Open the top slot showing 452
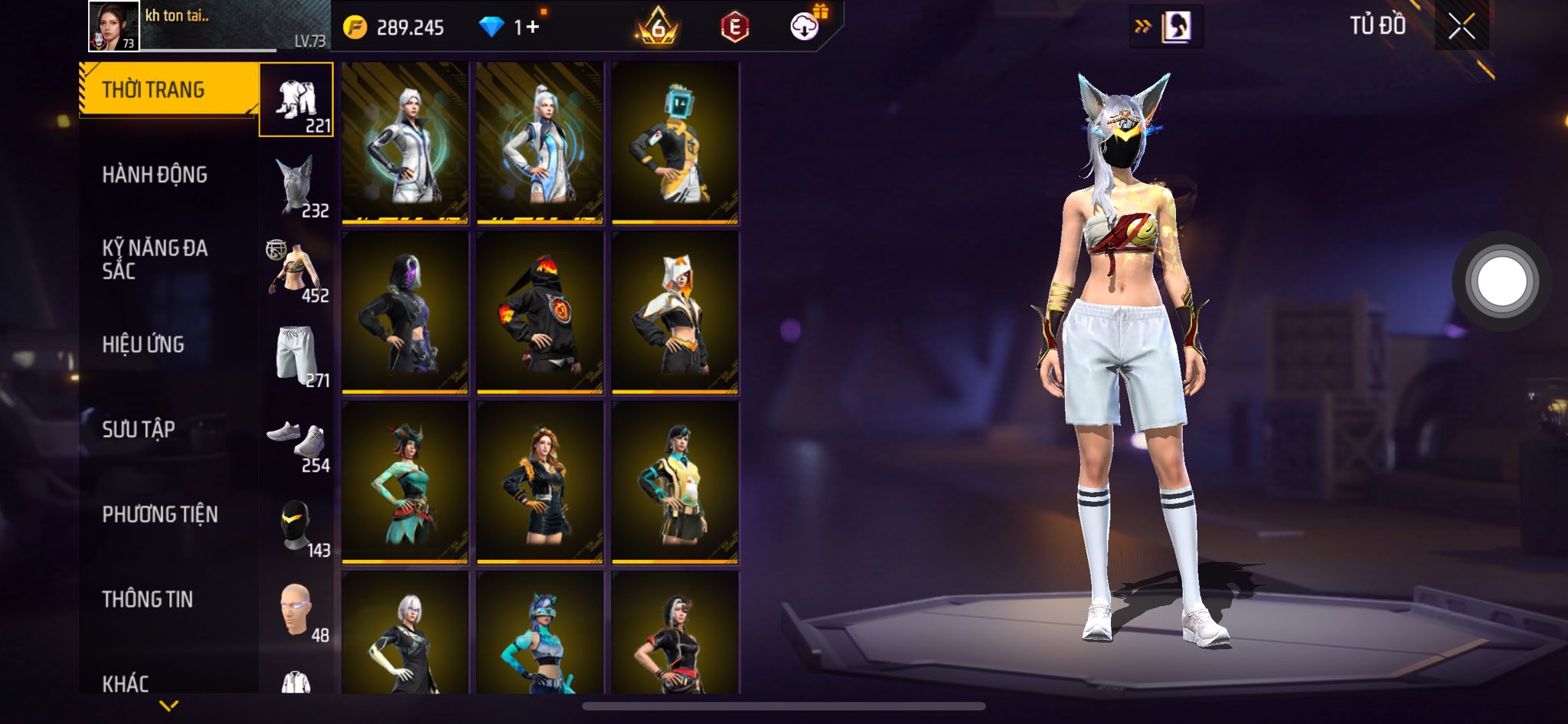1568x724 pixels. pos(296,270)
